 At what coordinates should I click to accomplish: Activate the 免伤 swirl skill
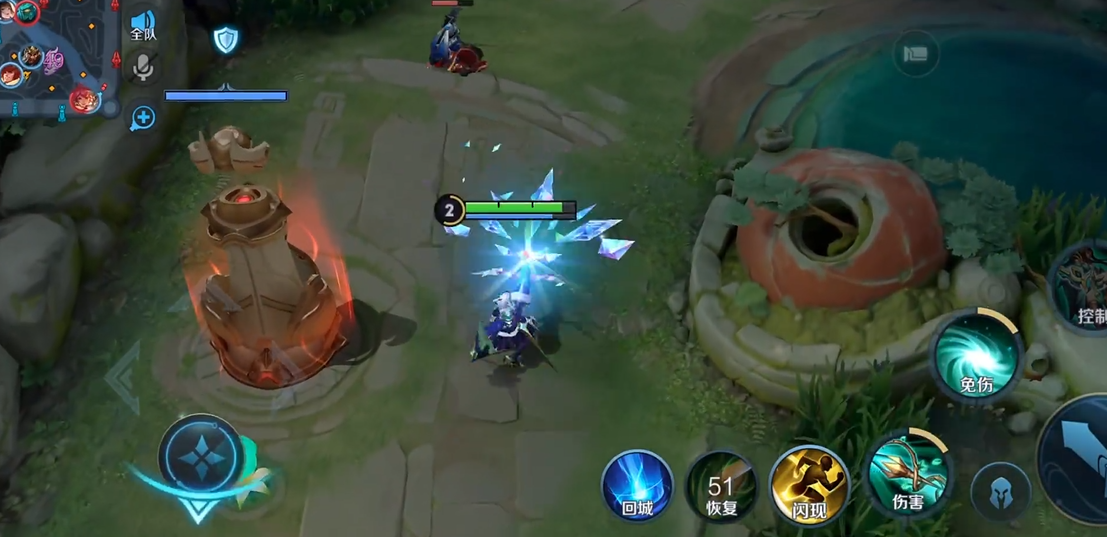[976, 357]
